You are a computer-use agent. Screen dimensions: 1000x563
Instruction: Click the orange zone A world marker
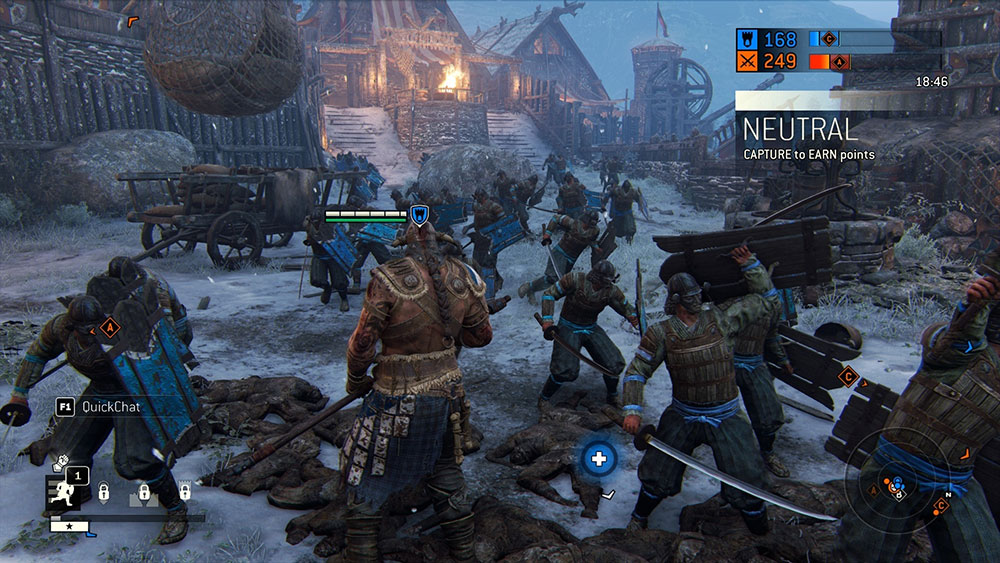pos(109,327)
